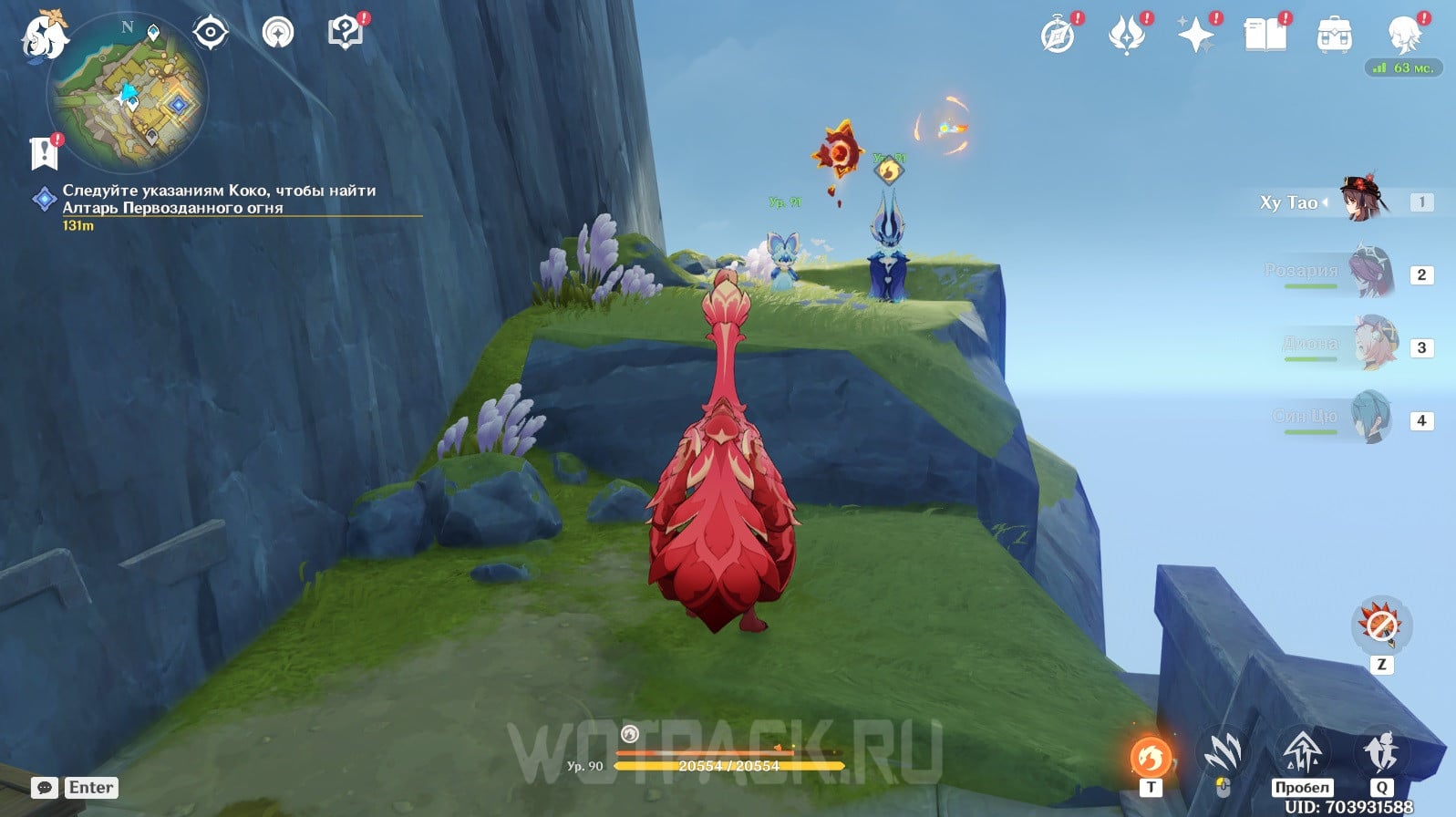Open the character profile icon
Image resolution: width=1456 pixels, height=817 pixels.
(1403, 35)
